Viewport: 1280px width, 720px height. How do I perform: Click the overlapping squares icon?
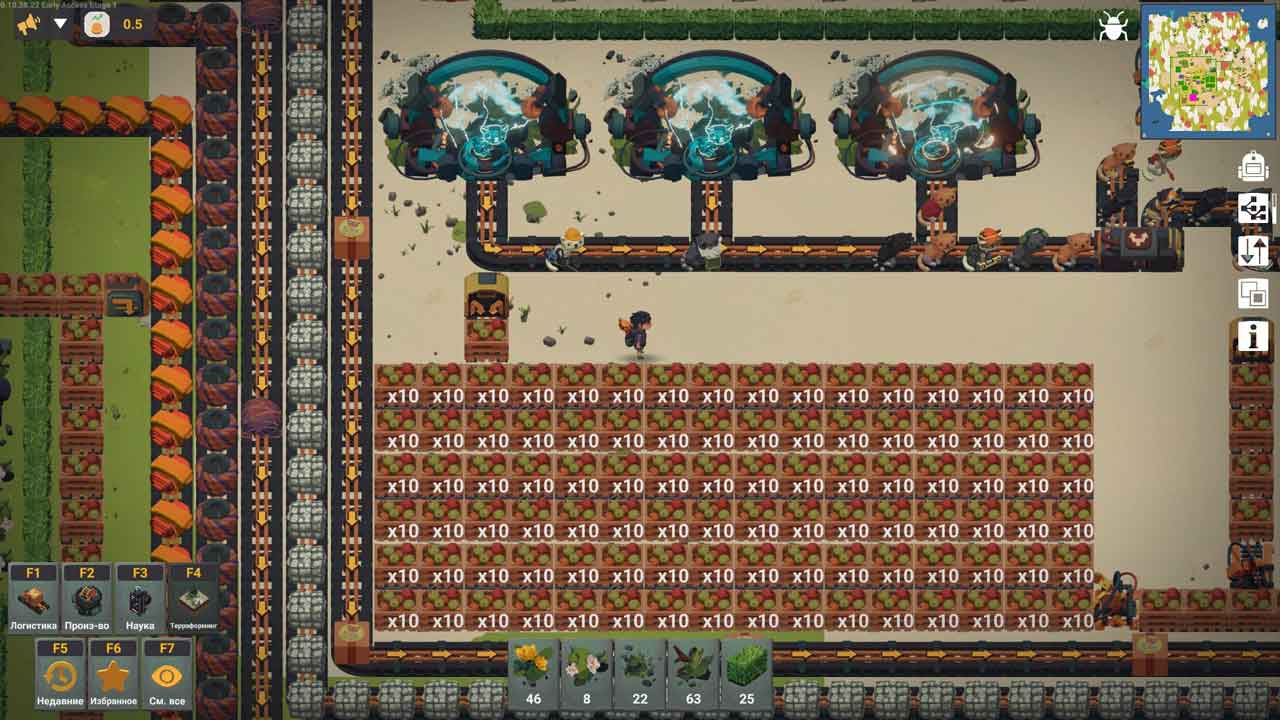1253,294
